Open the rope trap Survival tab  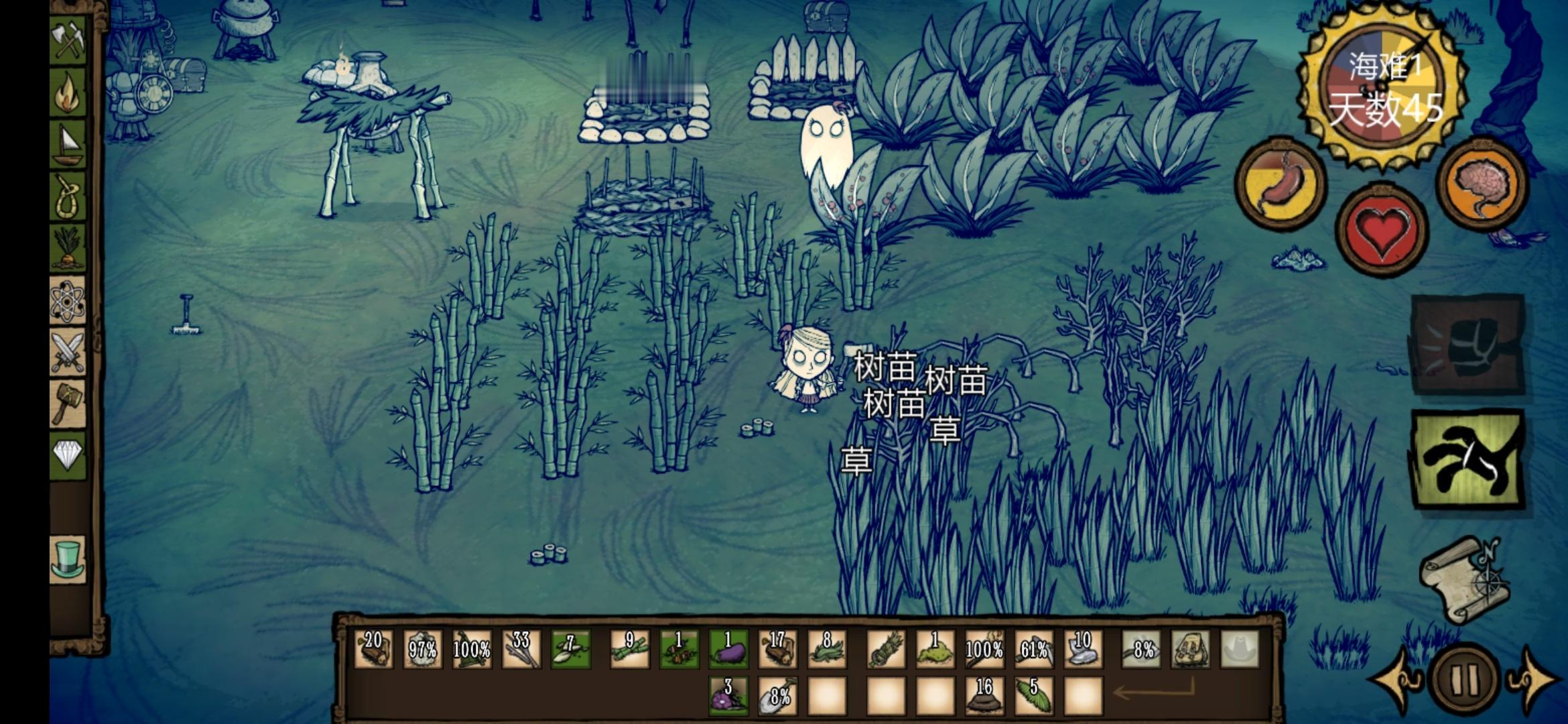[68, 197]
